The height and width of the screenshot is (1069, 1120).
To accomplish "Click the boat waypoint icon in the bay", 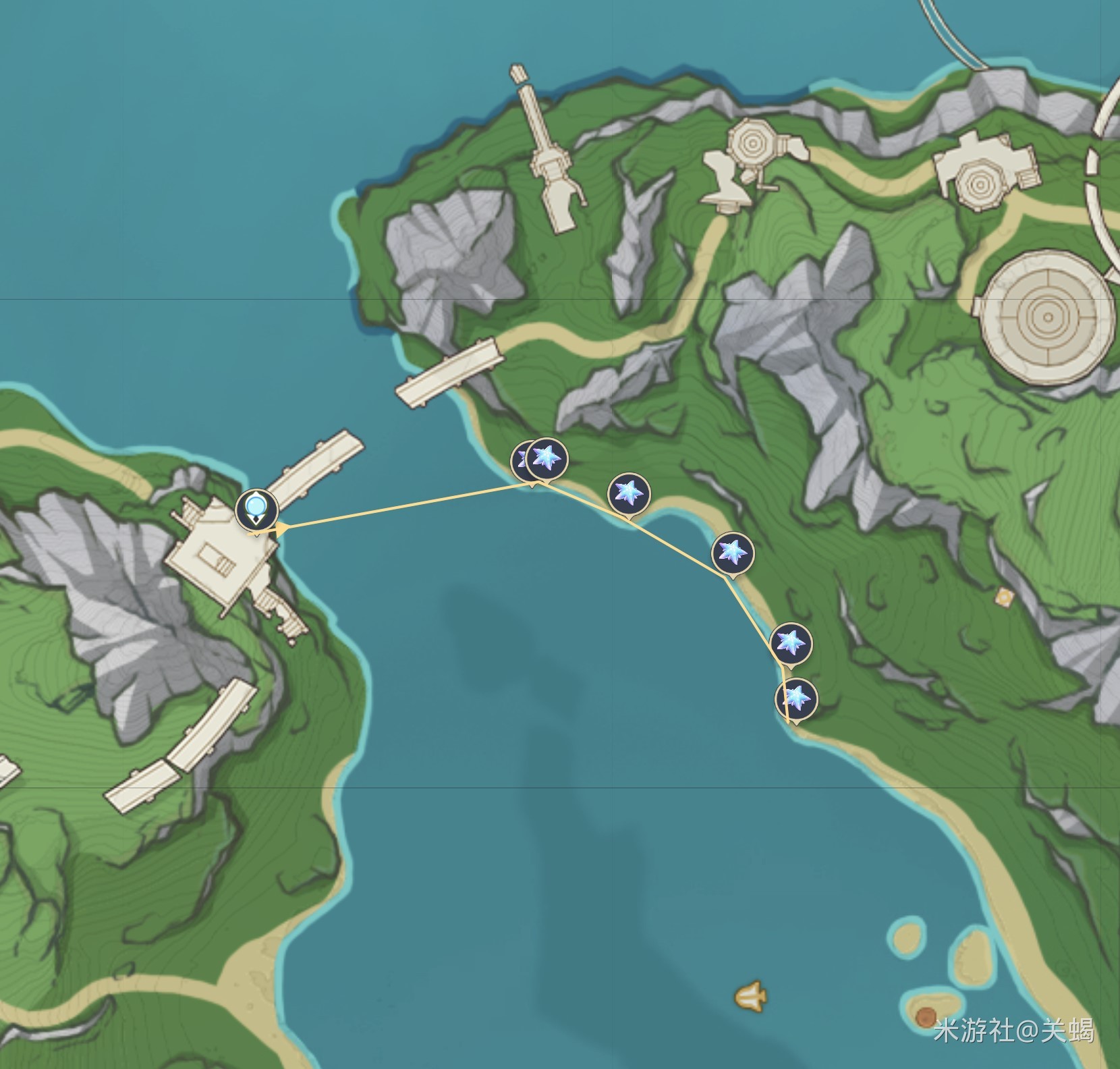I will click(x=751, y=995).
